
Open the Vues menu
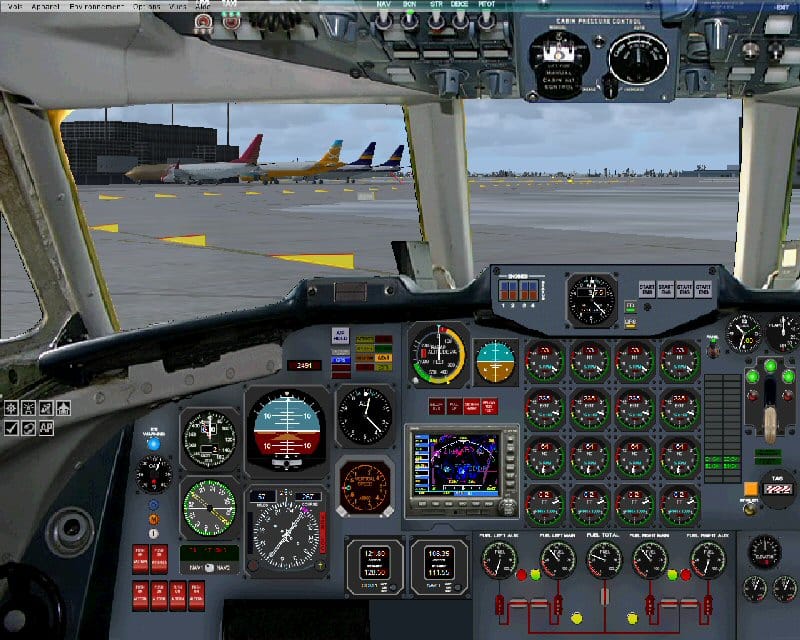[178, 6]
